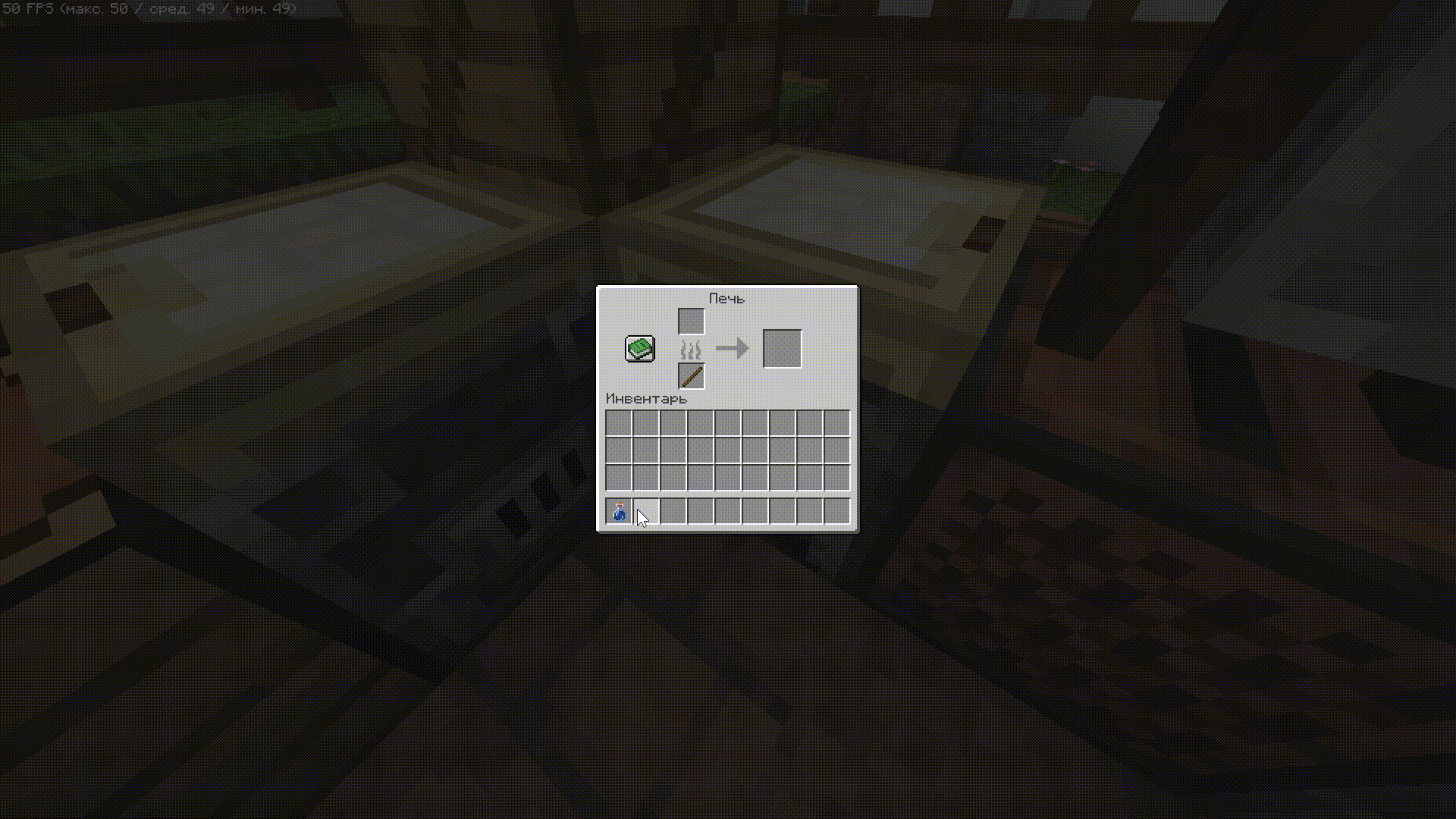Open the green recipe book

[x=640, y=349]
